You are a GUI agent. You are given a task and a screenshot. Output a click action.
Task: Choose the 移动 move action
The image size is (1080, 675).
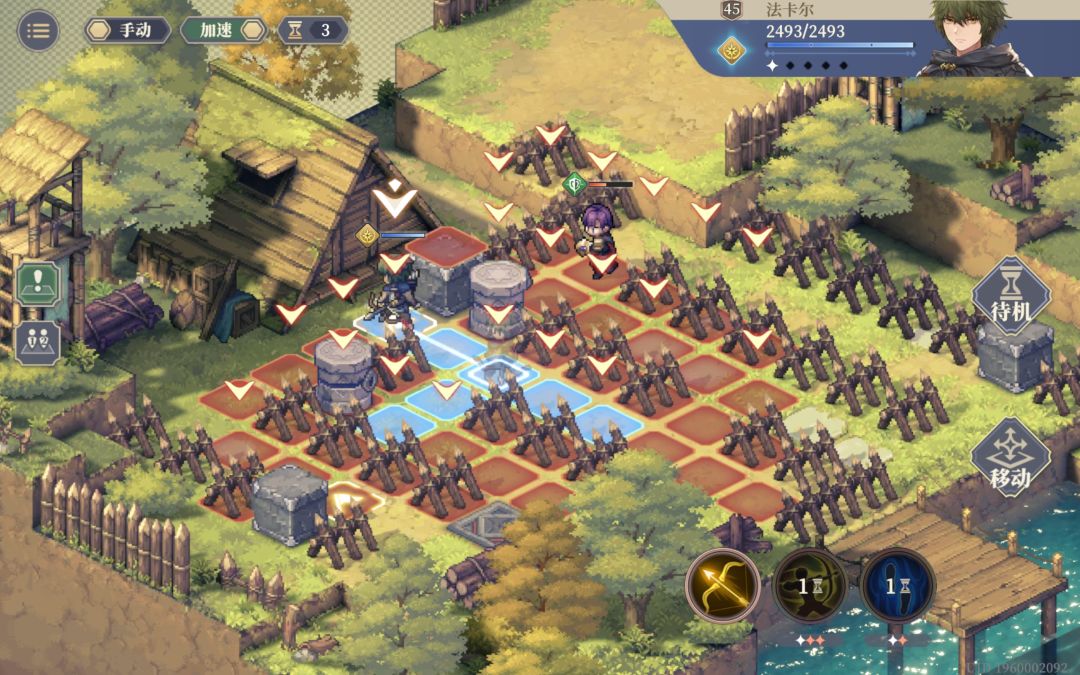point(1011,459)
